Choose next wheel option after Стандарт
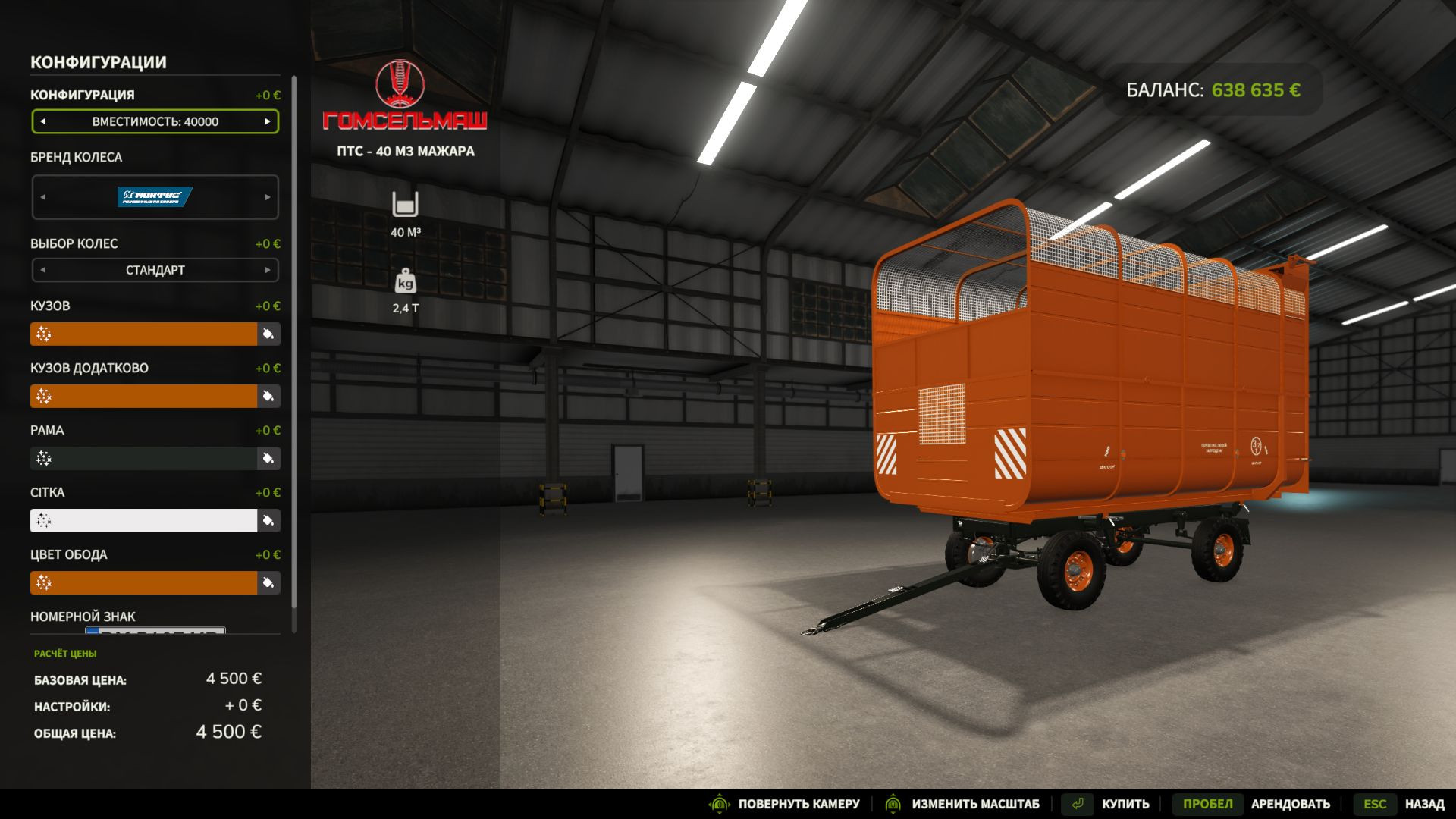 pos(268,270)
